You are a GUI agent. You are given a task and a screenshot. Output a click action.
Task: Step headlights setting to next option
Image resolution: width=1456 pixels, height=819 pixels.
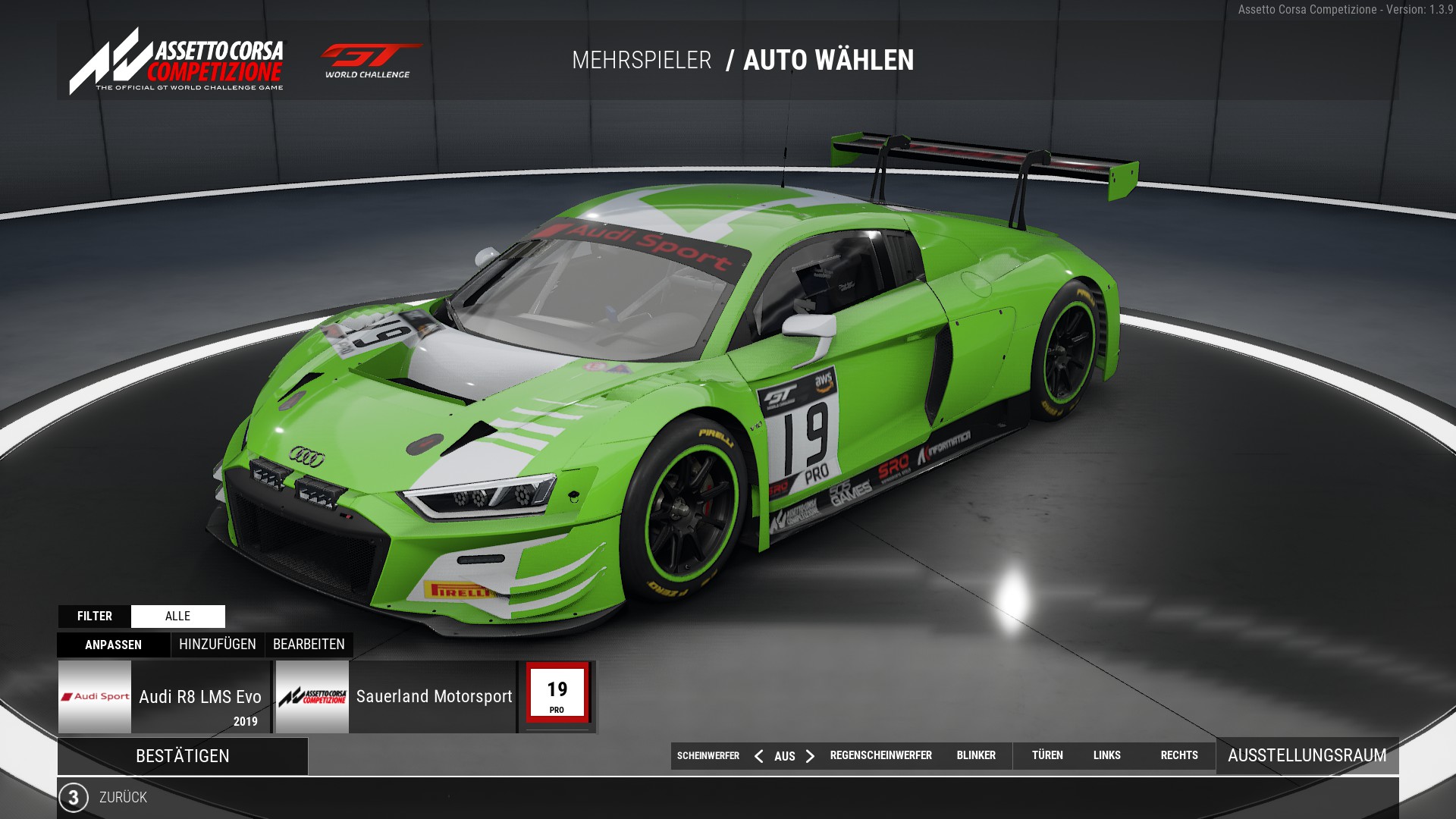point(810,756)
